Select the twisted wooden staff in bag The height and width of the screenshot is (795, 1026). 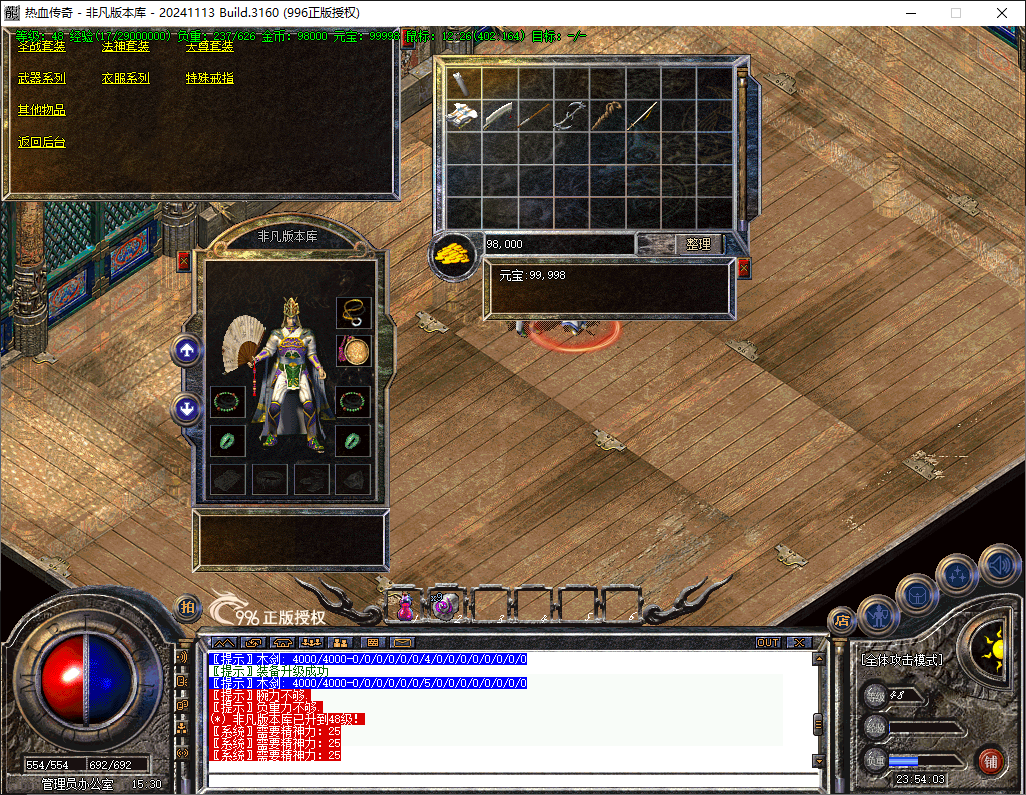(606, 115)
